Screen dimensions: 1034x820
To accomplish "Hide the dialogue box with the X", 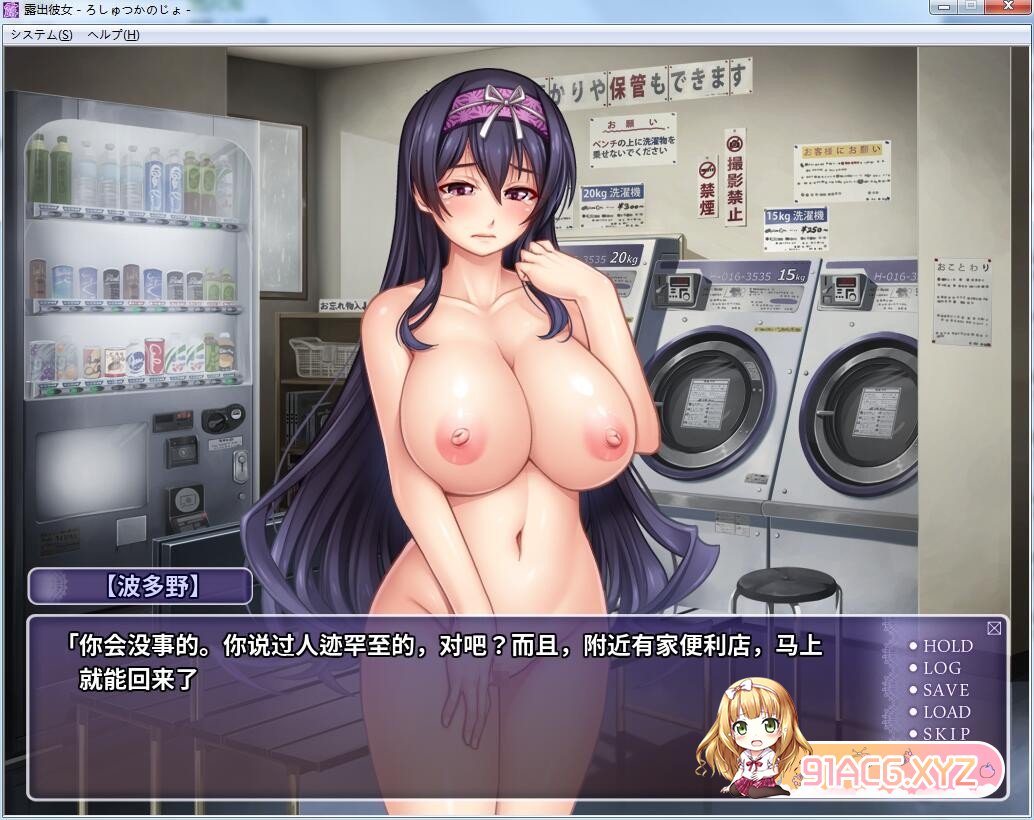I will [x=994, y=628].
